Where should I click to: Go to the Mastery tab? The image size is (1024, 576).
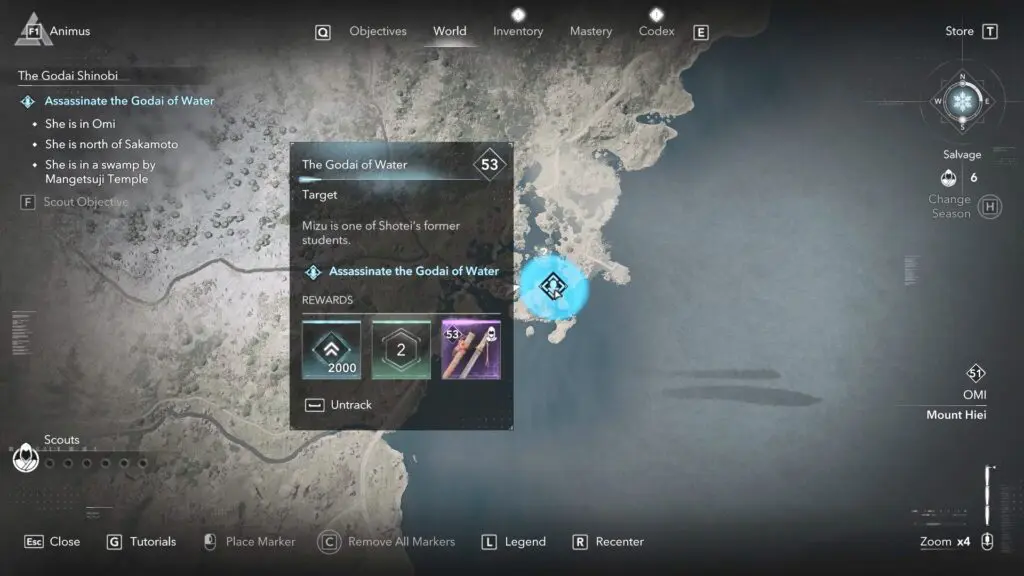pyautogui.click(x=590, y=31)
